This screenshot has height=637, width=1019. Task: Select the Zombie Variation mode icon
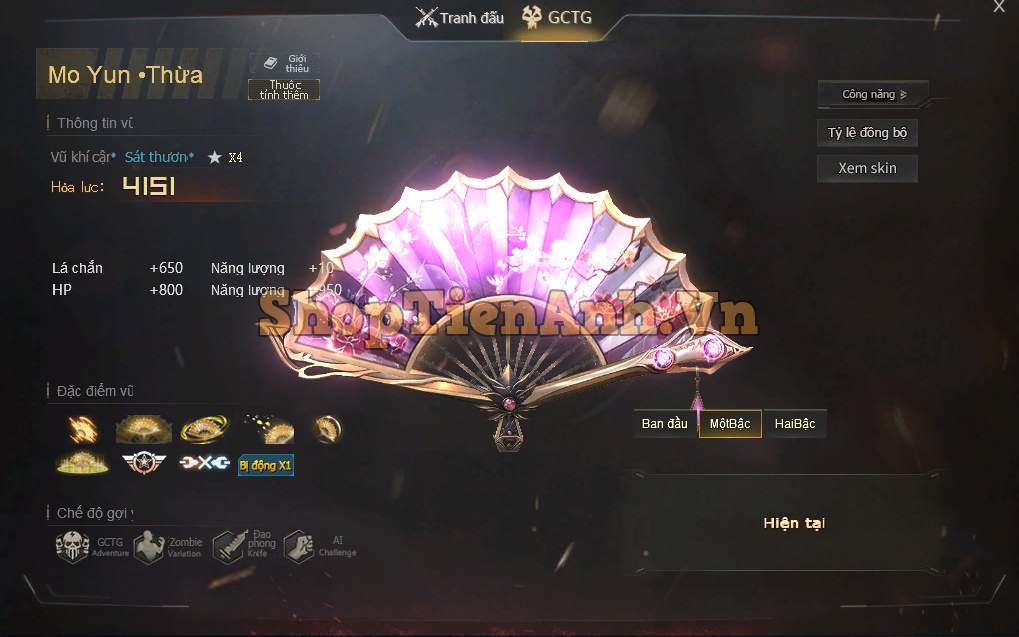tap(149, 547)
